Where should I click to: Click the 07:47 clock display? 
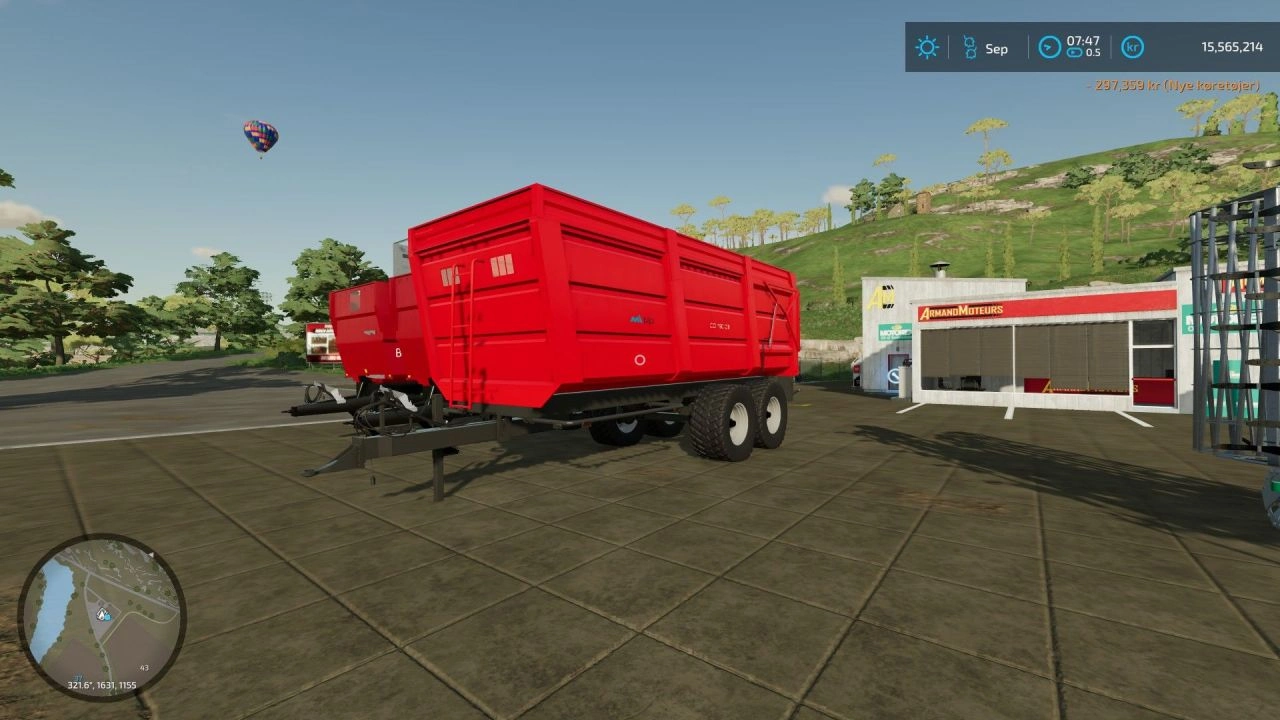coord(1083,41)
